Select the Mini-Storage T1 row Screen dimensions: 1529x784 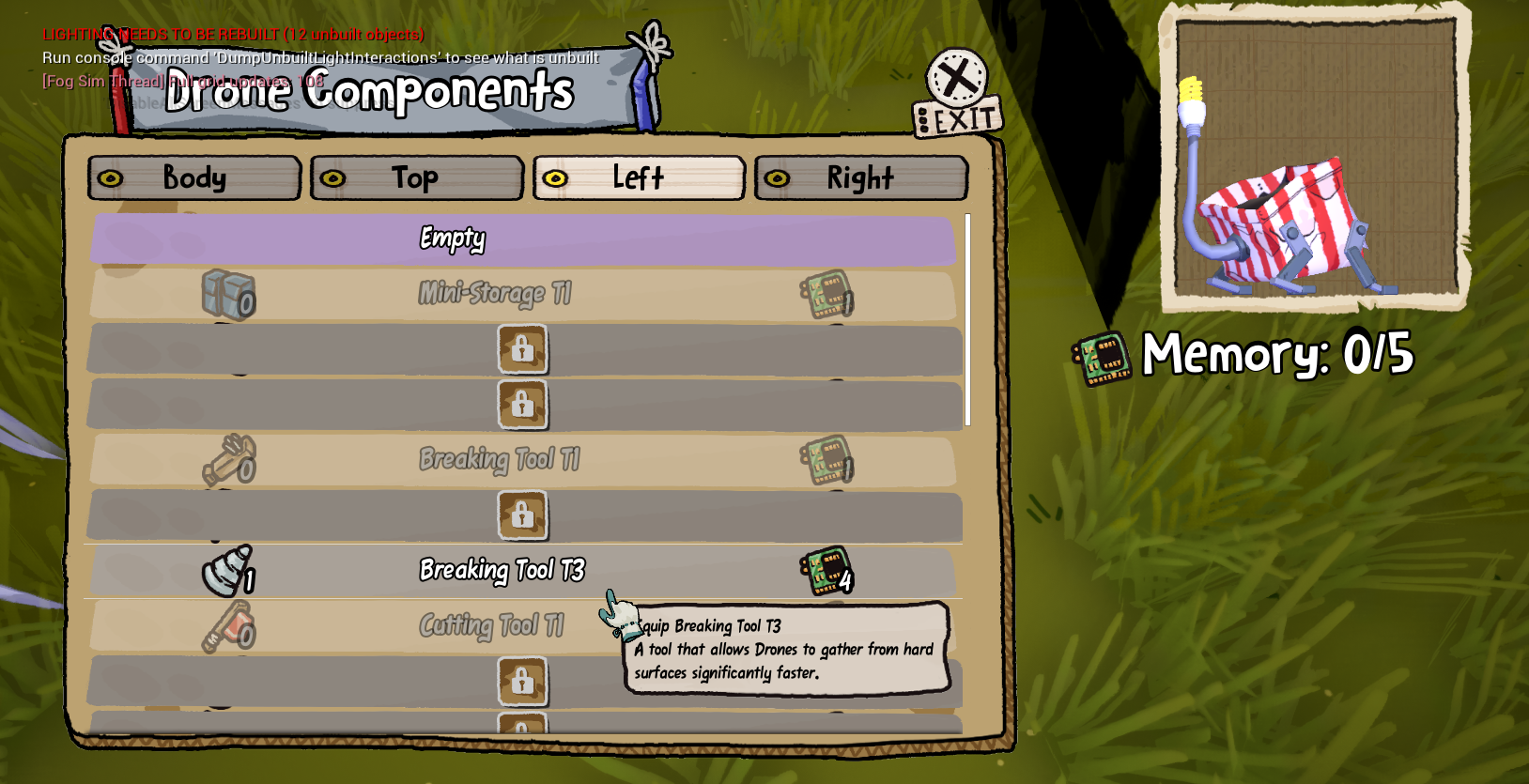pos(522,294)
